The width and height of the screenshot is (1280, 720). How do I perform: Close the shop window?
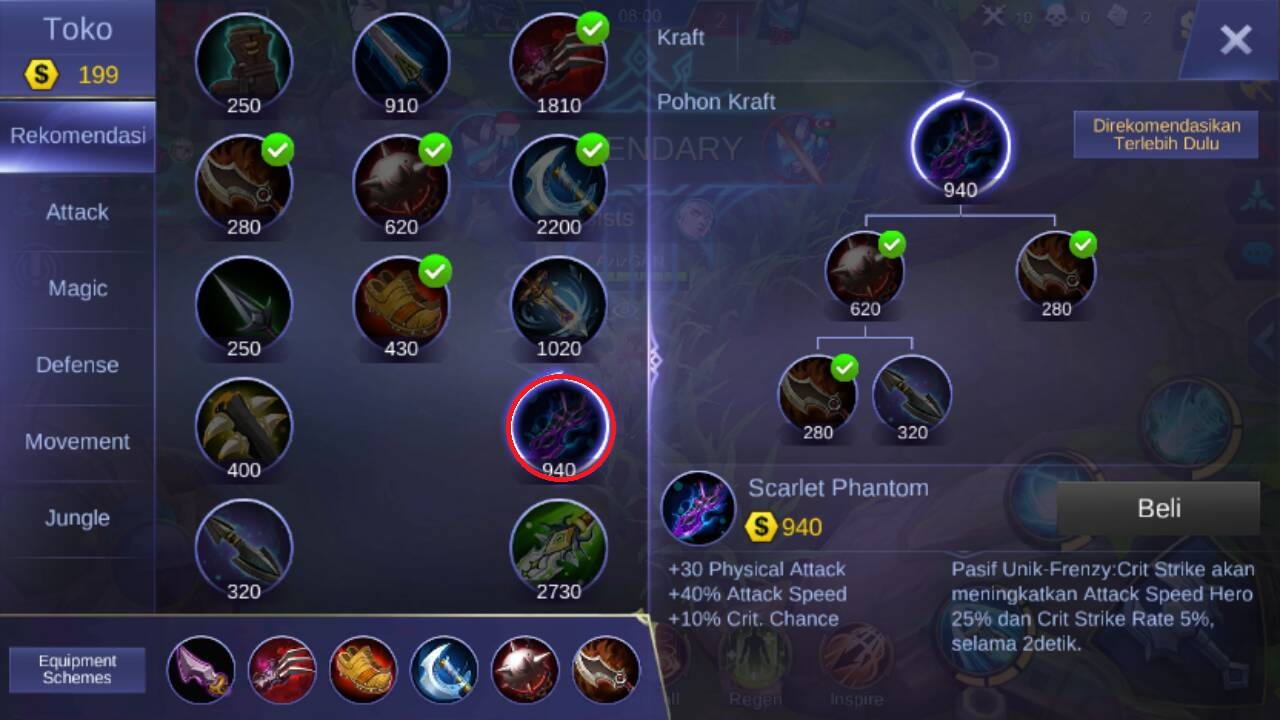(1235, 40)
